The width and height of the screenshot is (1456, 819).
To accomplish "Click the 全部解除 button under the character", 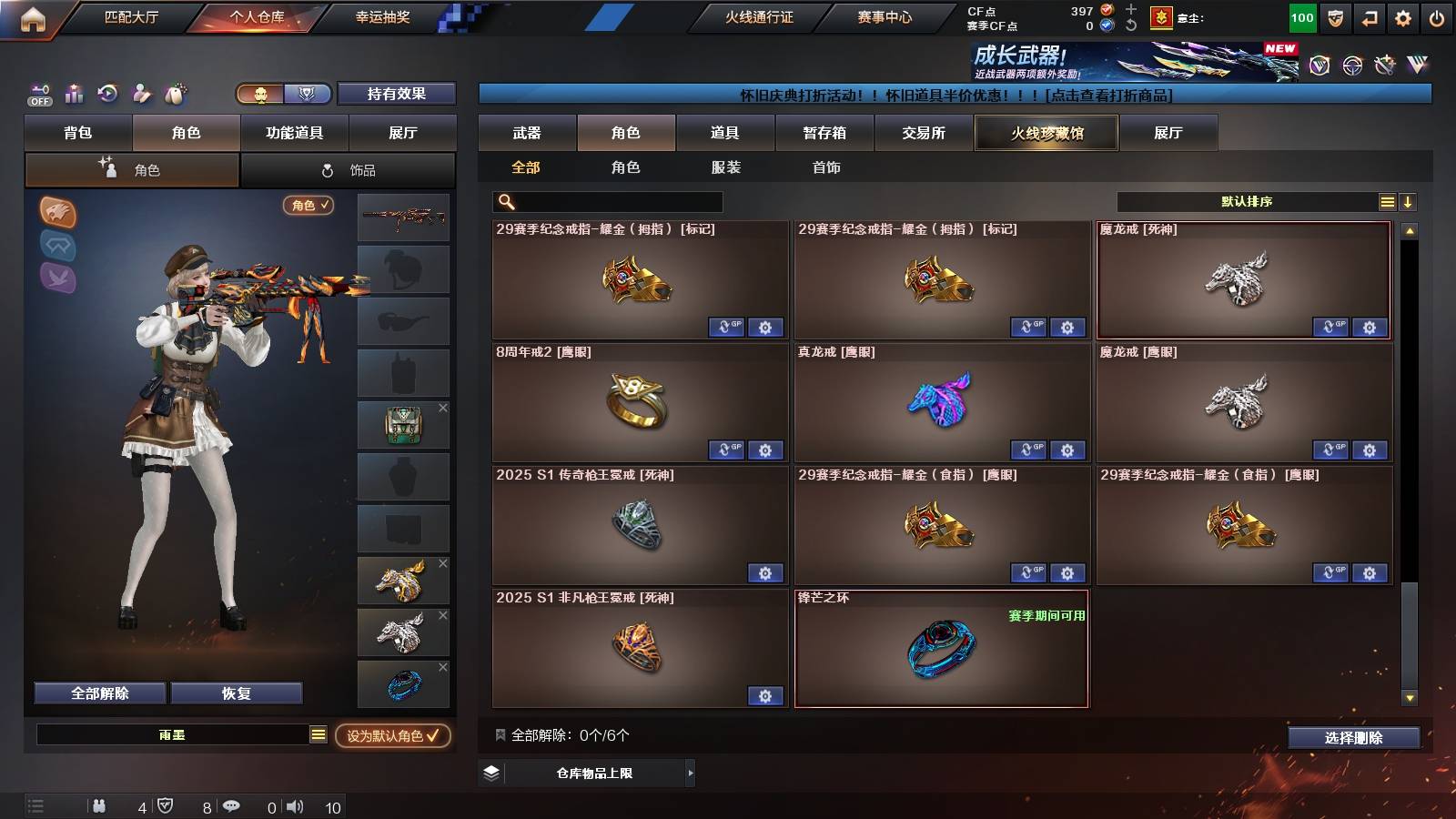I will (x=98, y=693).
